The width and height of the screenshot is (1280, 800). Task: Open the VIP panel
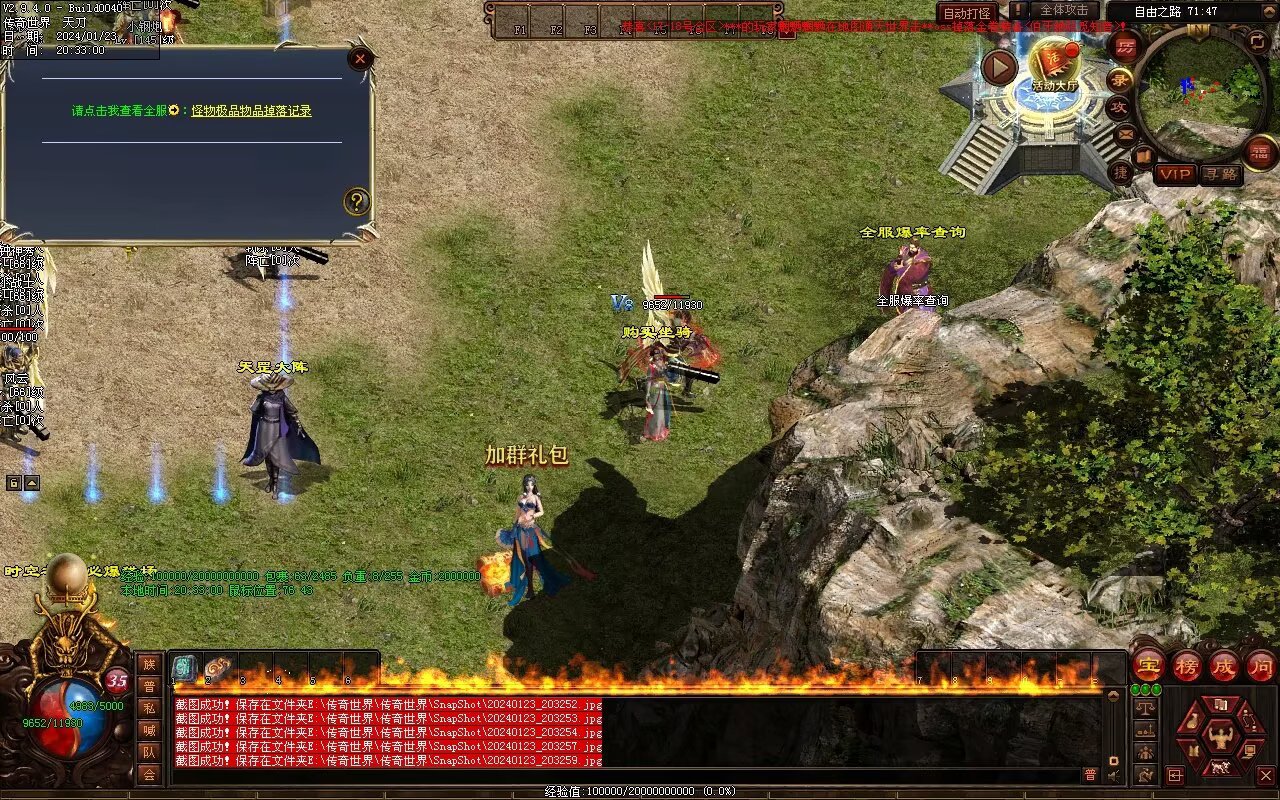tap(1175, 174)
